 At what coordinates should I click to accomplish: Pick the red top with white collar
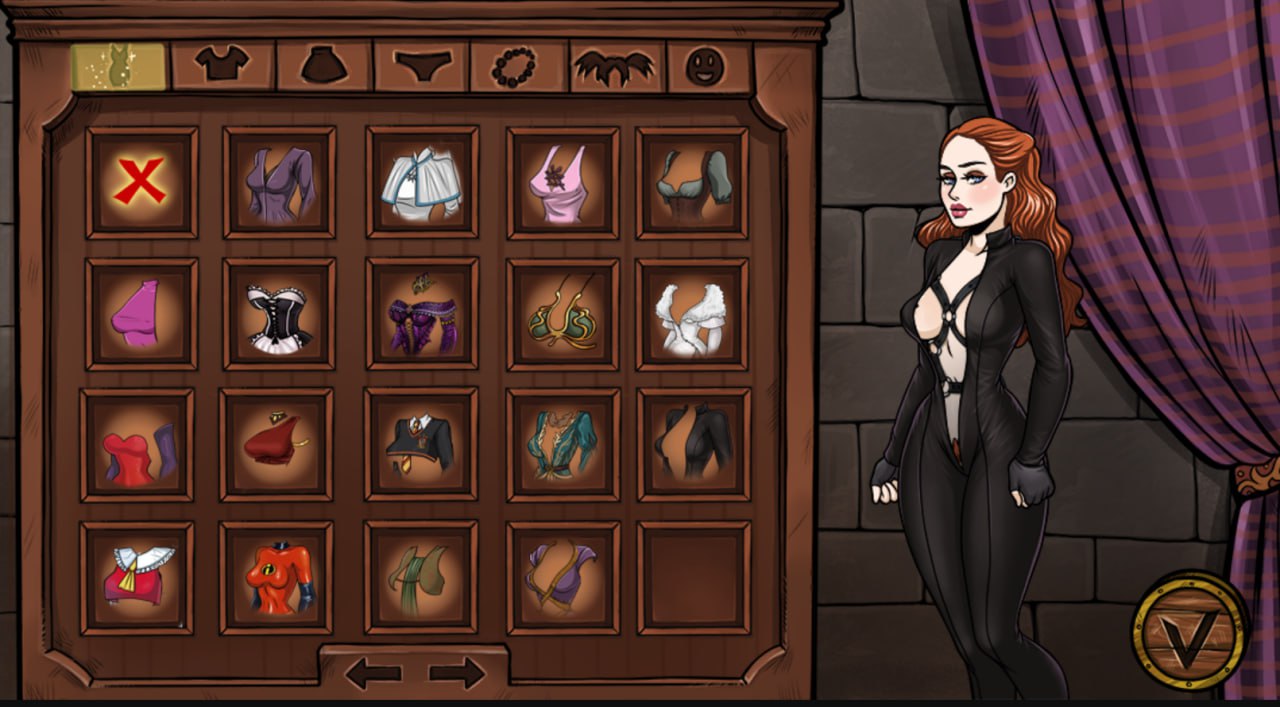137,578
